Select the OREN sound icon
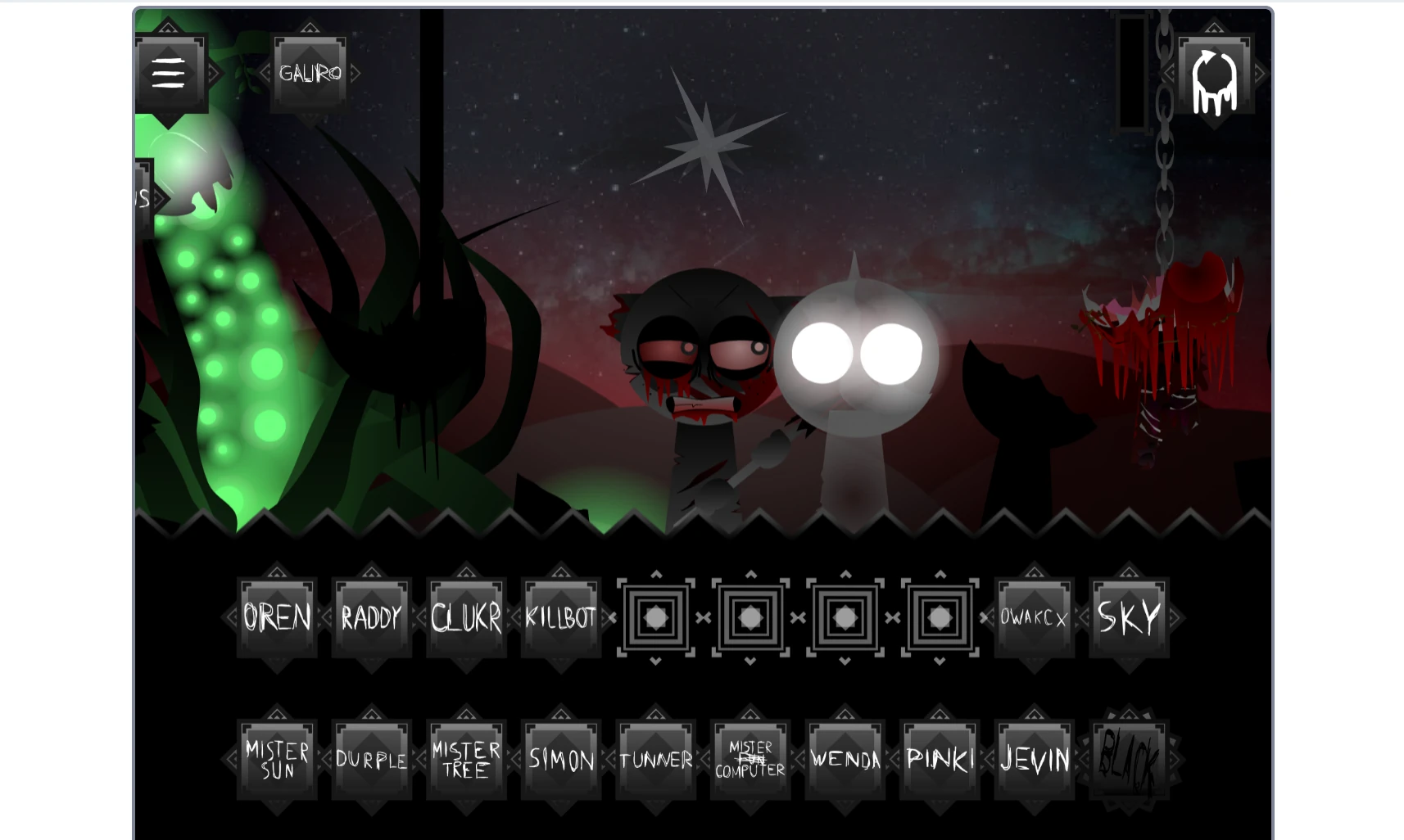 pos(276,618)
